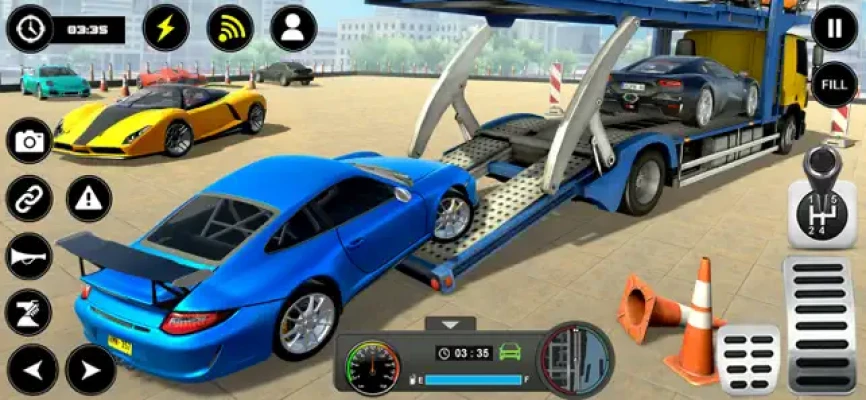The image size is (866, 400).
Task: Fasten the seat belt icon
Action: click(x=29, y=312)
